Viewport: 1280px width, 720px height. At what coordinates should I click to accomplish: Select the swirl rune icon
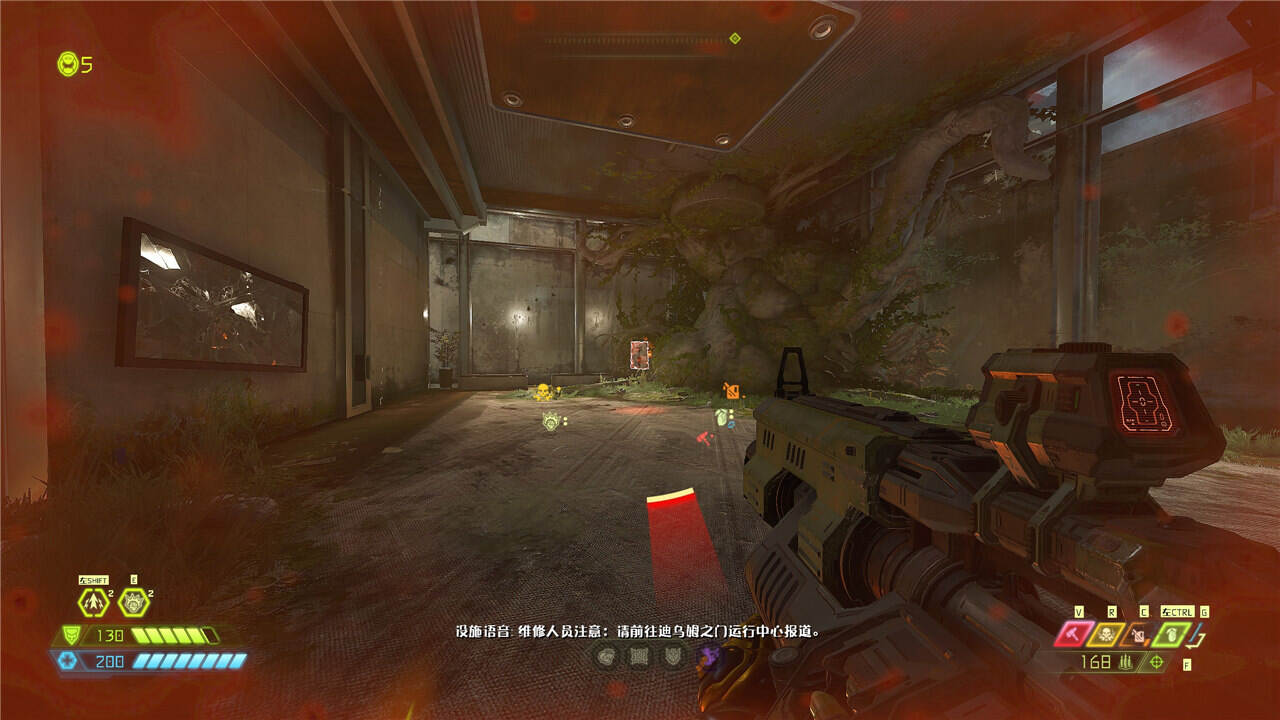coord(605,657)
